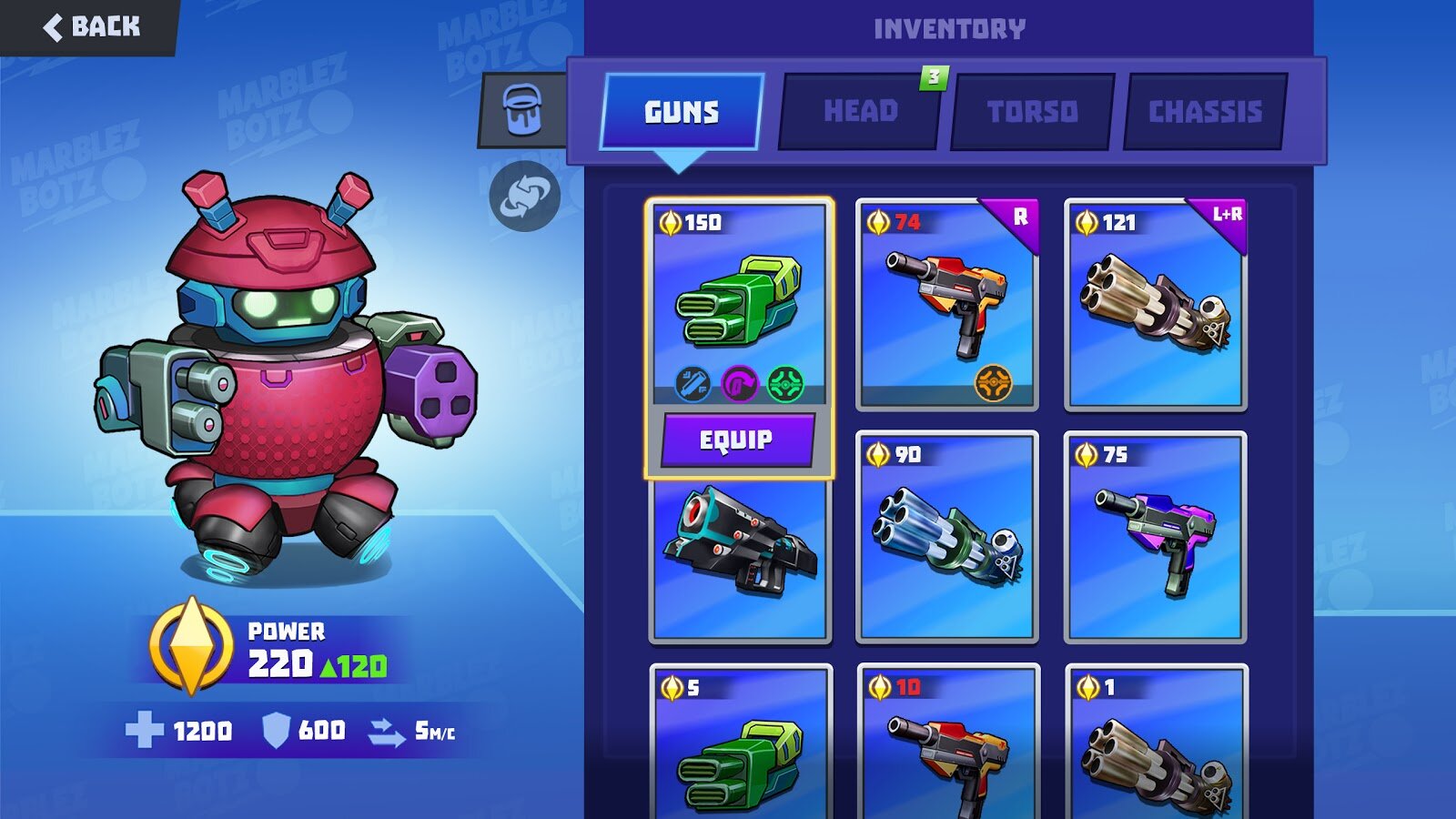Switch to the Guns tab
The height and width of the screenshot is (819, 1456).
pos(682,112)
